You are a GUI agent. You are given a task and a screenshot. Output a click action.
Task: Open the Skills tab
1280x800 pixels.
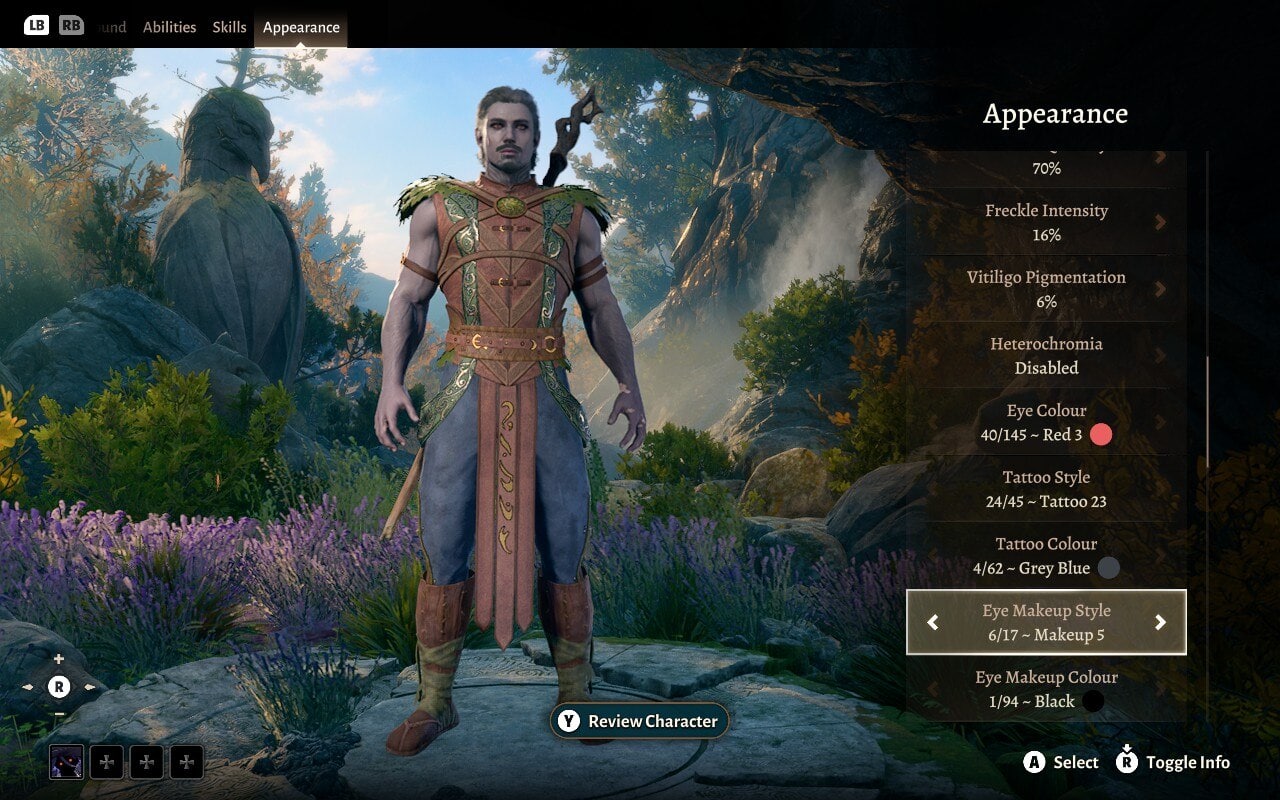coord(229,27)
